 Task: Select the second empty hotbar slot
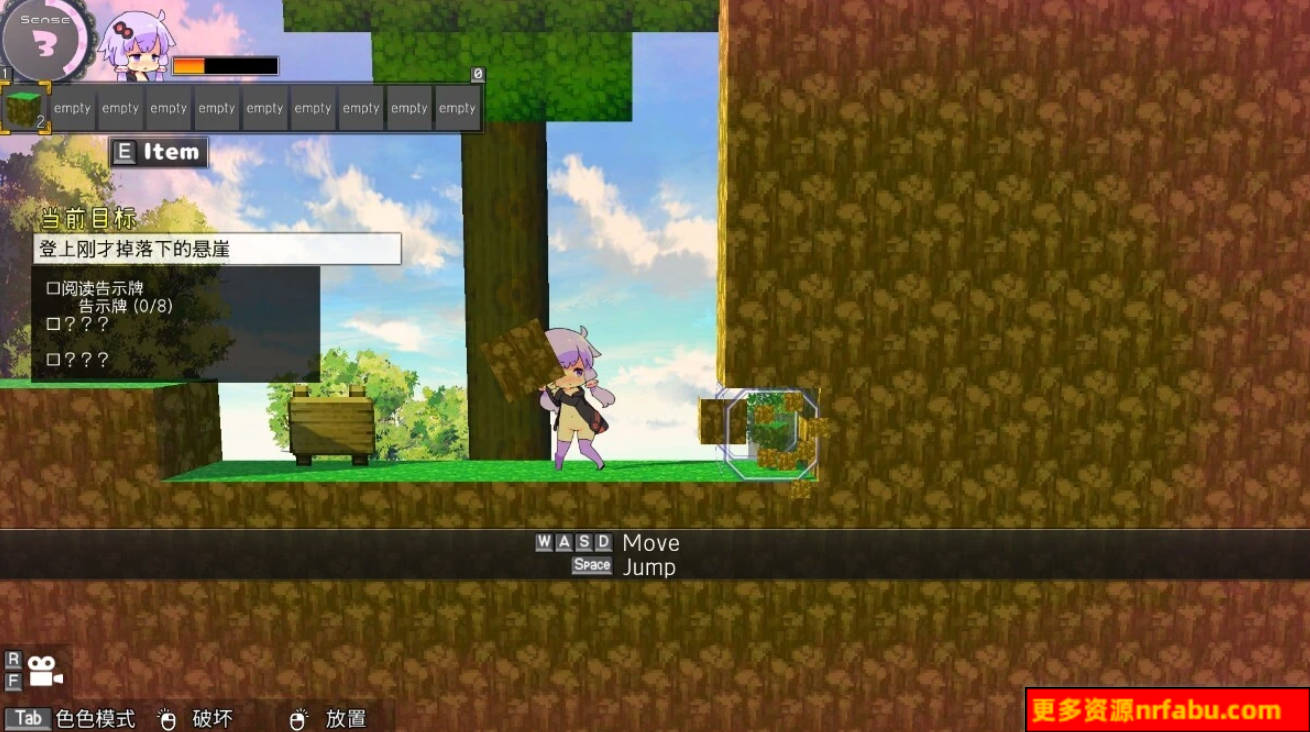70,105
